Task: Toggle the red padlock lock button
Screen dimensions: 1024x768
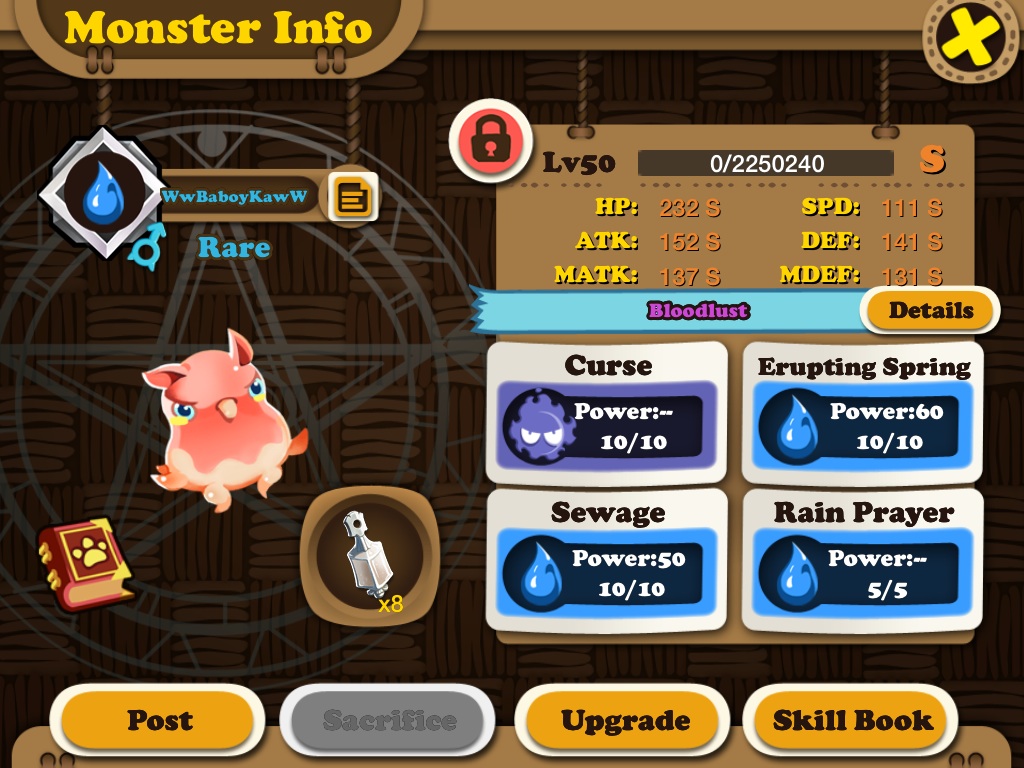Action: (488, 142)
